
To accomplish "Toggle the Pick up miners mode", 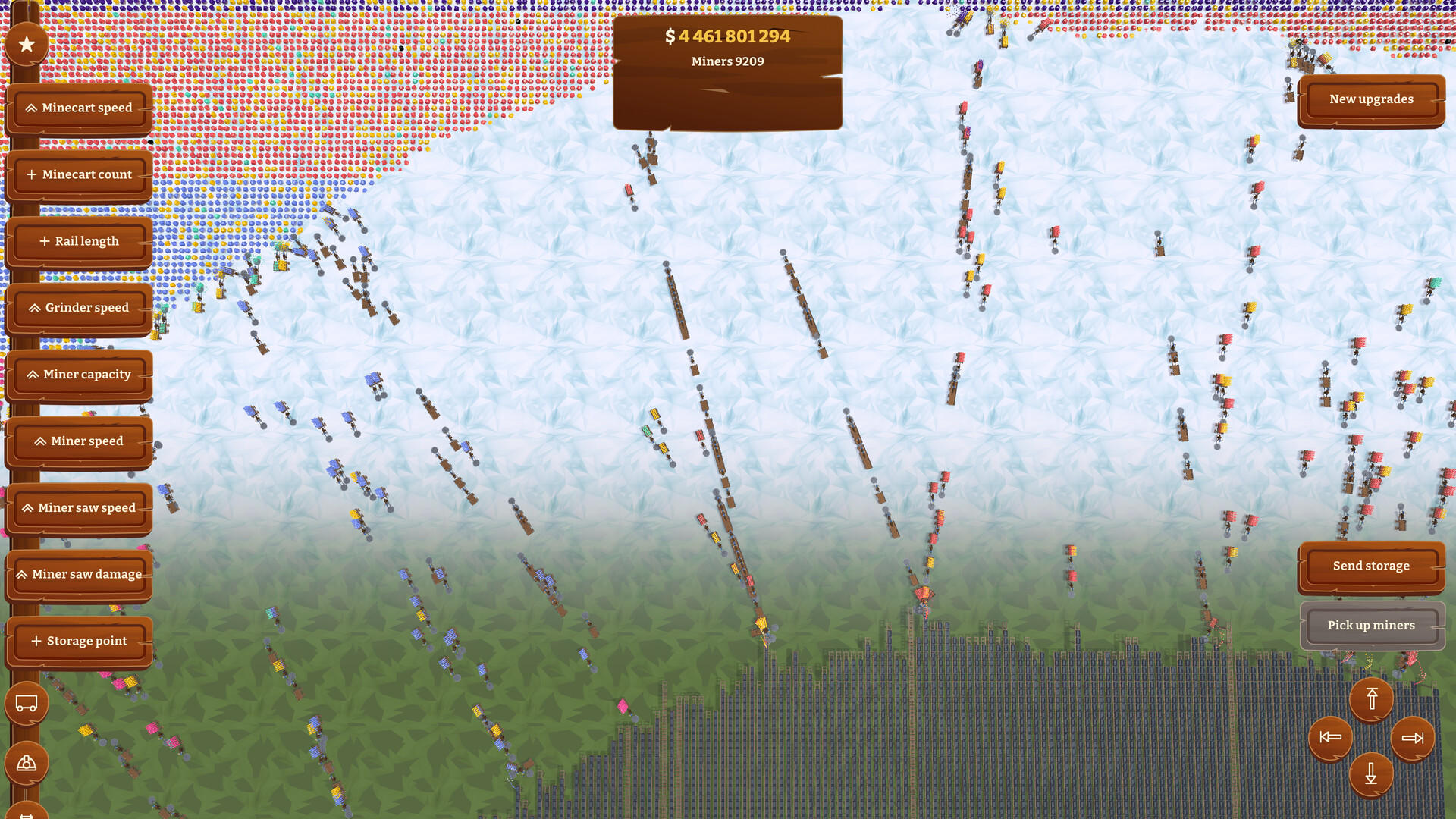I will [1371, 625].
